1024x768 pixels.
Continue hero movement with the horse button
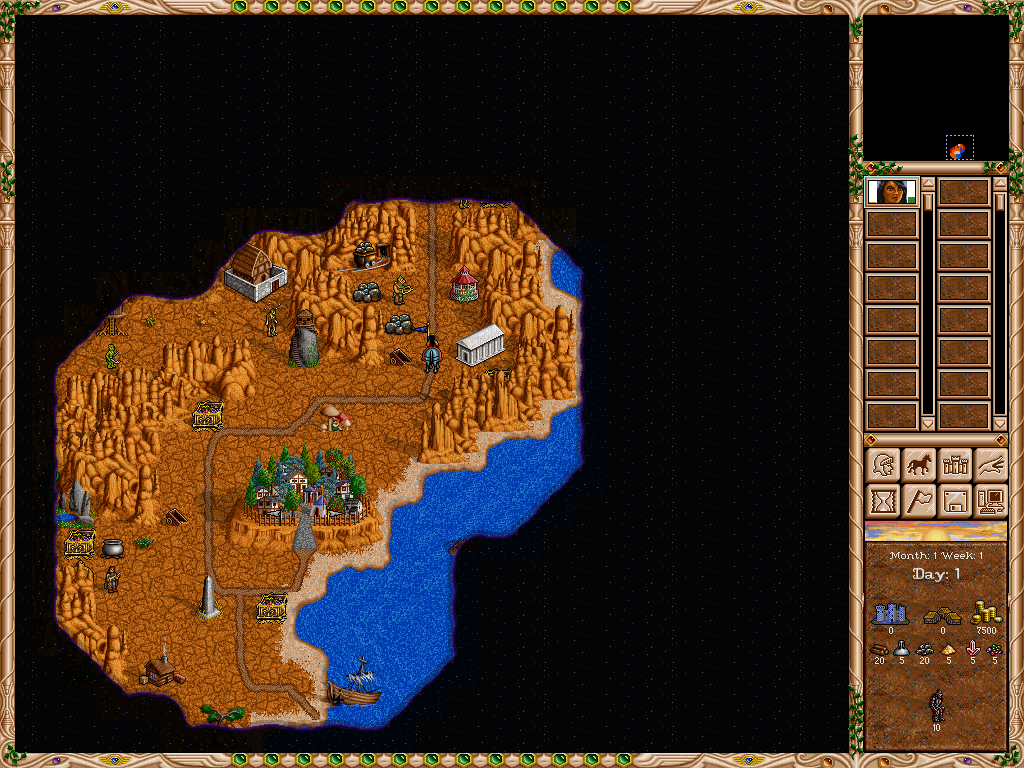919,465
